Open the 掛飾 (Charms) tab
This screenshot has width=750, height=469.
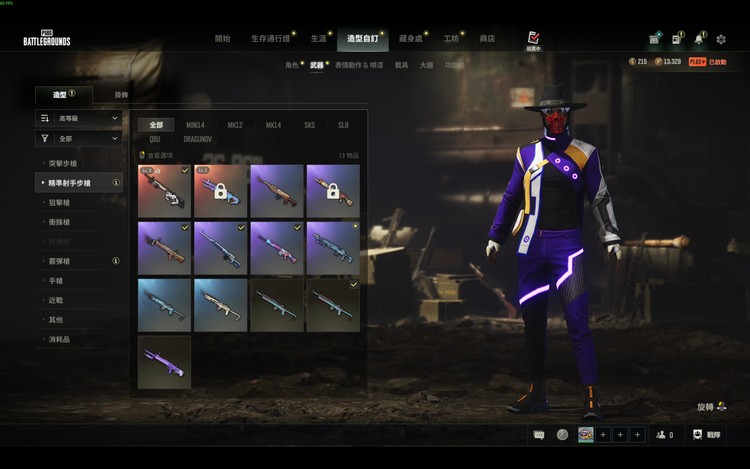[121, 94]
